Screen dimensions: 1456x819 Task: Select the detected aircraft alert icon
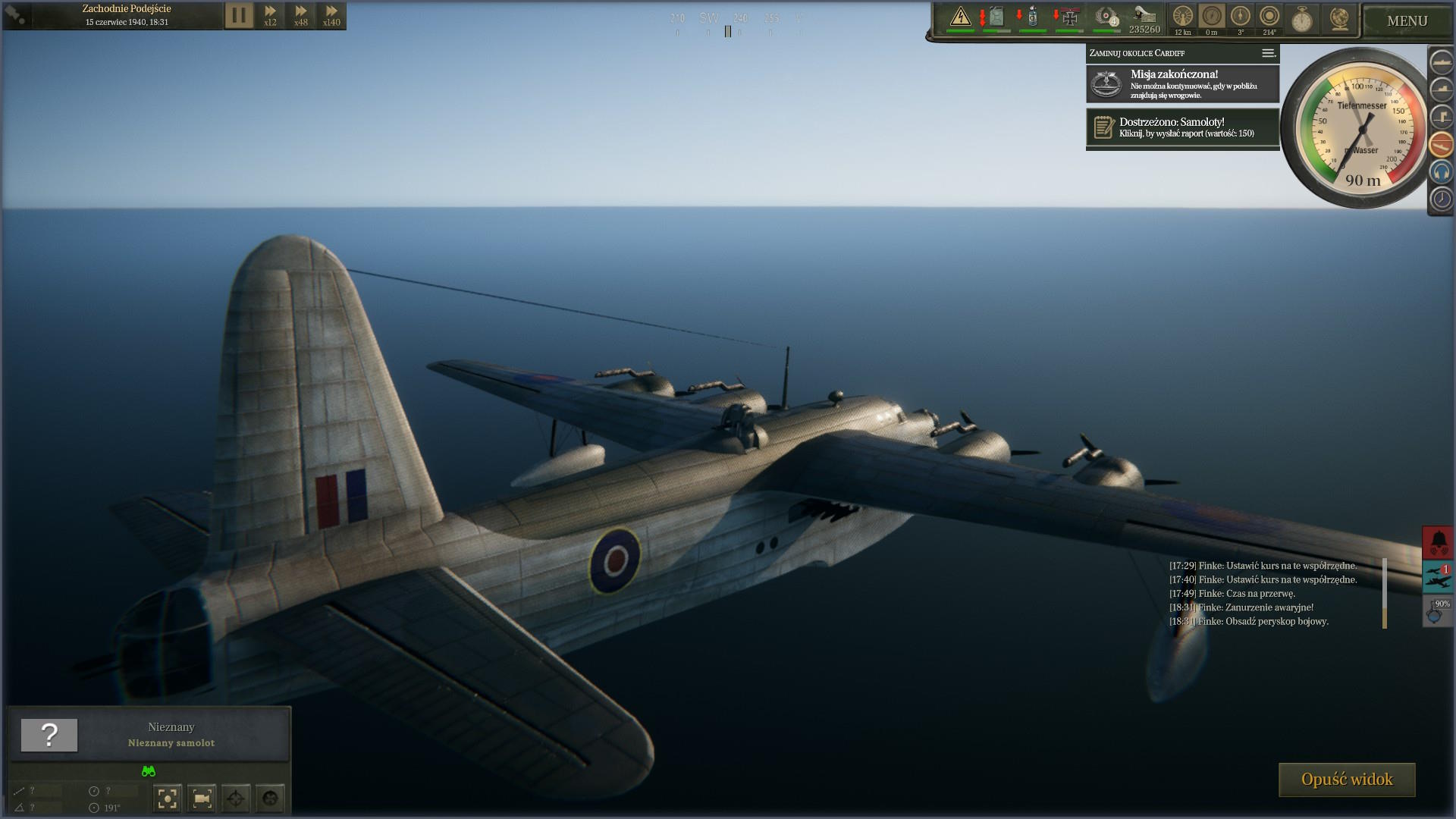tap(1439, 578)
